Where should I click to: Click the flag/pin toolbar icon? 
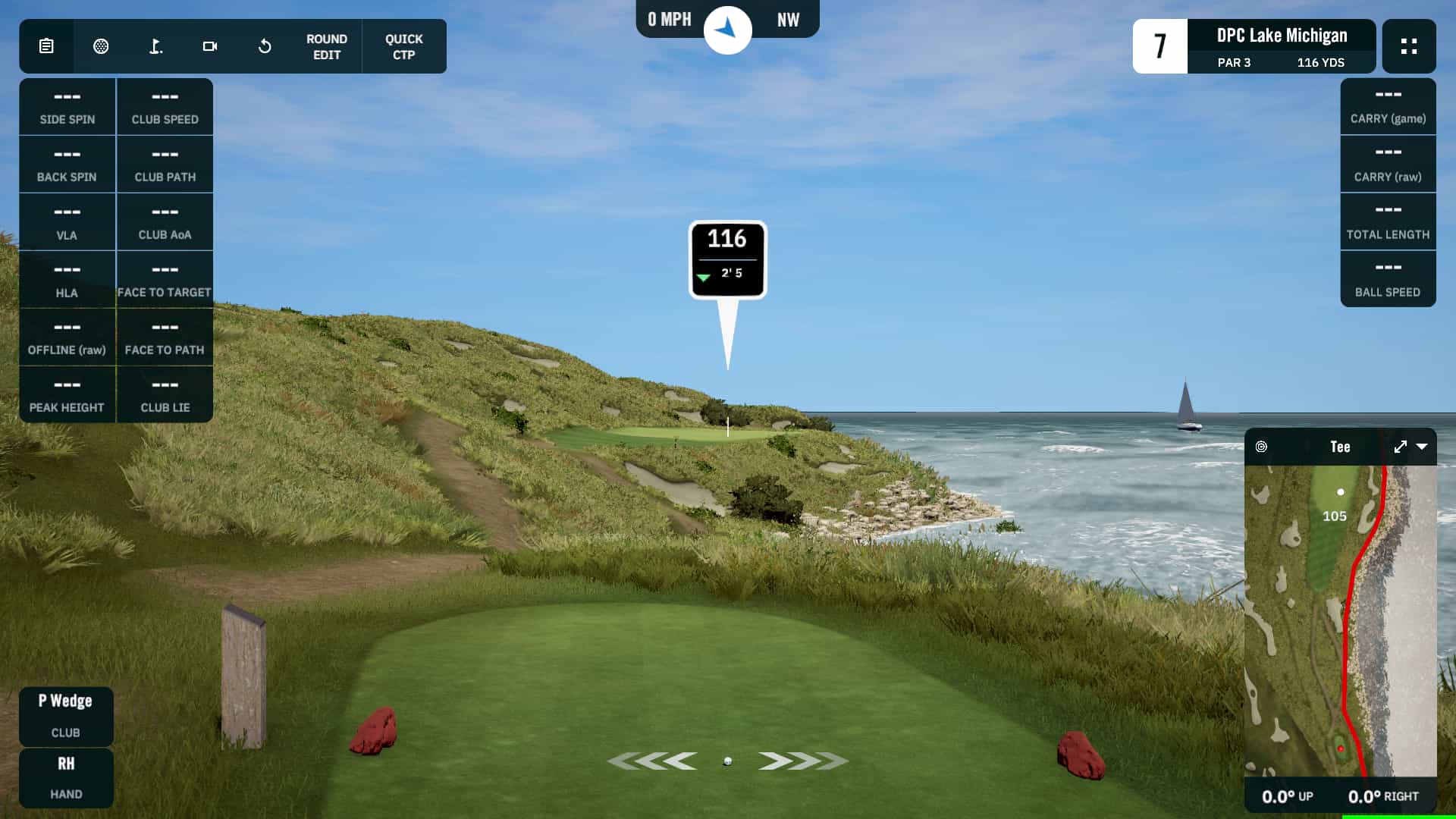tap(155, 46)
